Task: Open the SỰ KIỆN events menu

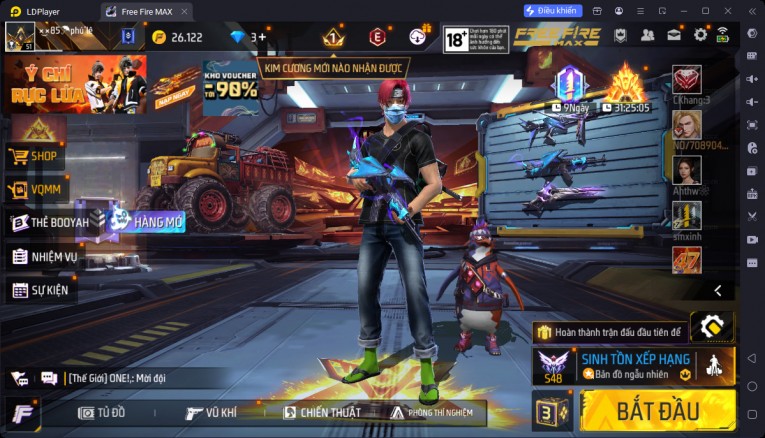Action: coord(42,290)
